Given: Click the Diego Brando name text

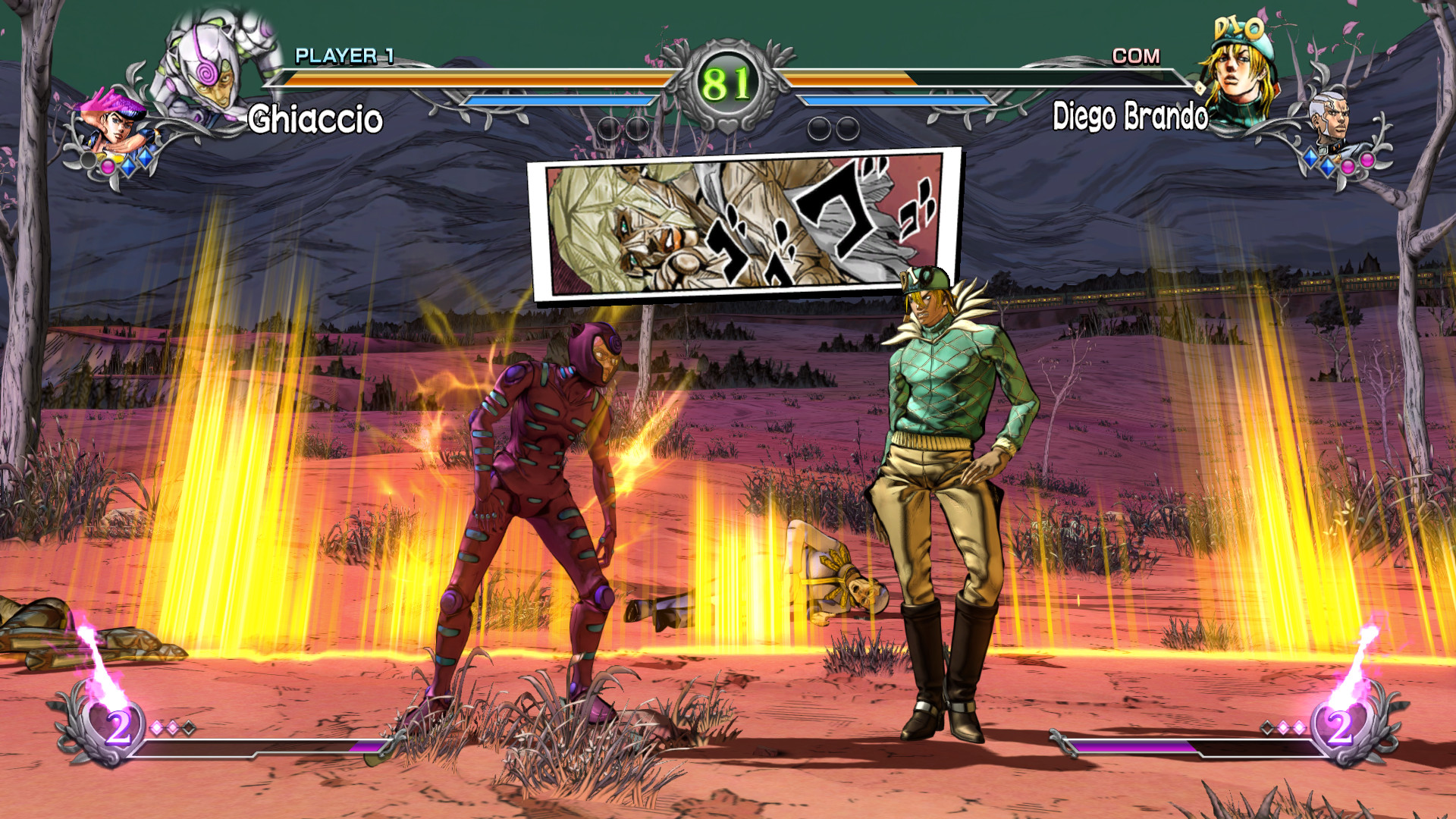Looking at the screenshot, I should coord(1130,116).
